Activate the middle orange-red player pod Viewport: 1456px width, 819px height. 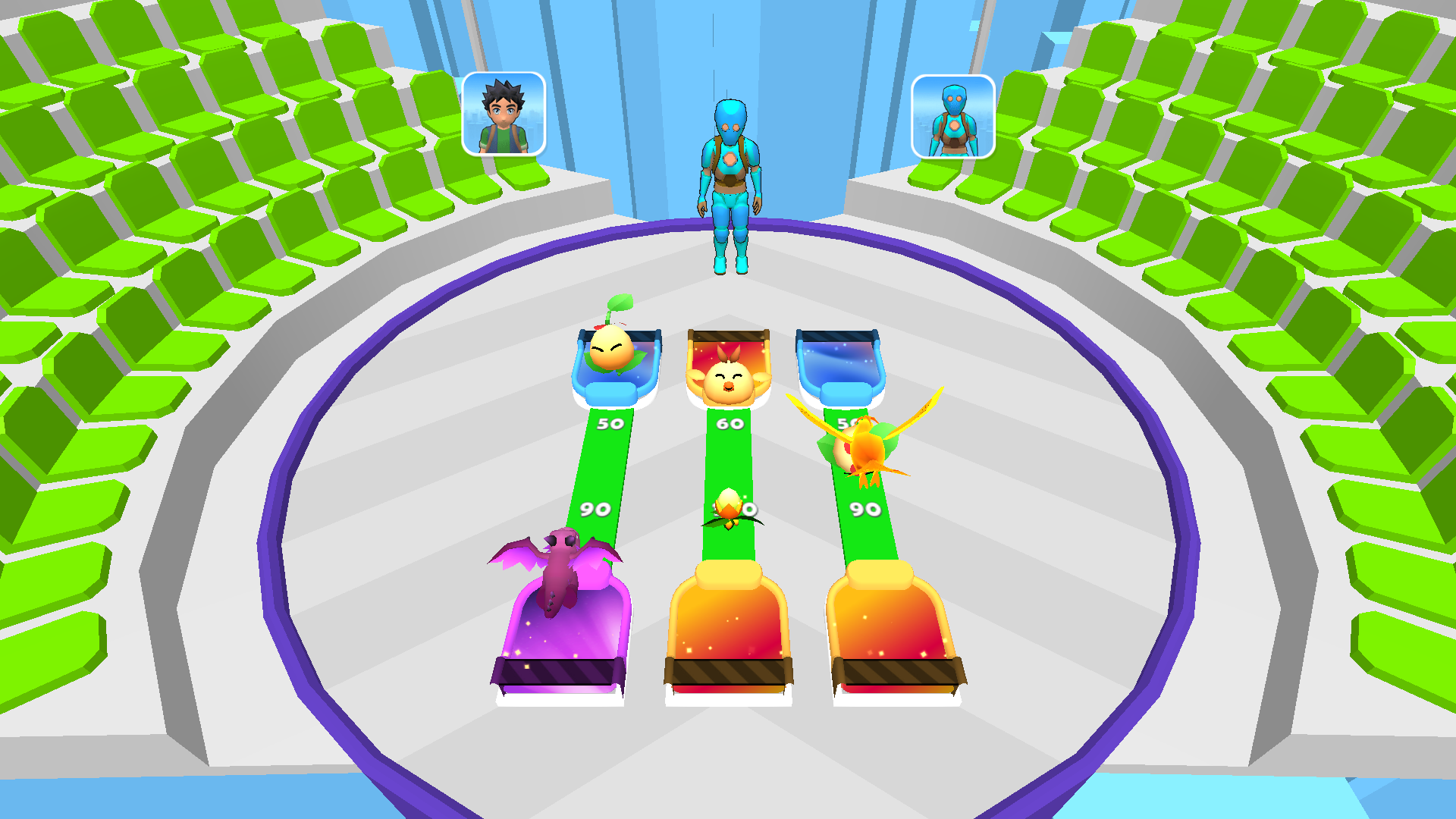pyautogui.click(x=726, y=629)
